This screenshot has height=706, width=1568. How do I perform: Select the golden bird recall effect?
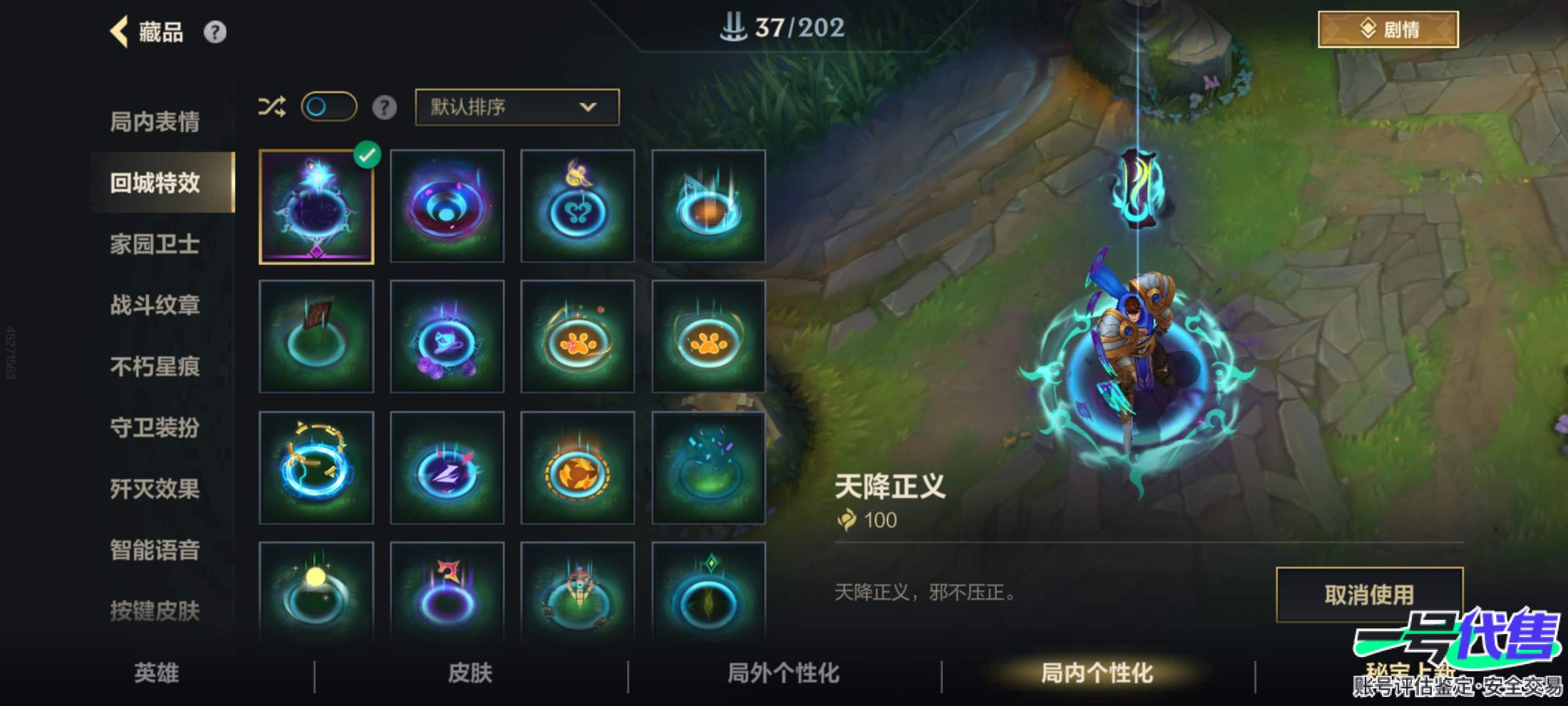(578, 206)
